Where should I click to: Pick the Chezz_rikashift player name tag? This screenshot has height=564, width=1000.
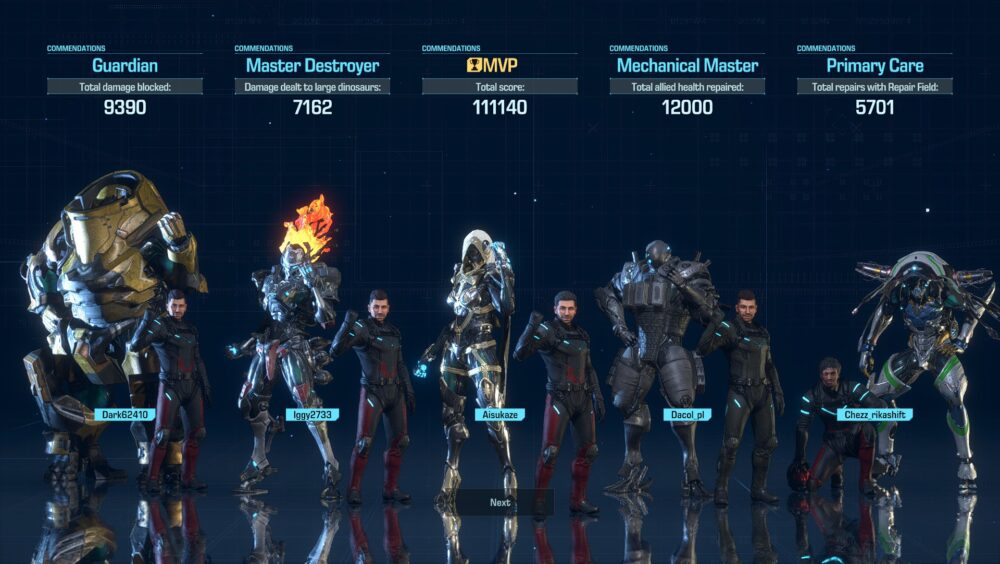tap(874, 414)
